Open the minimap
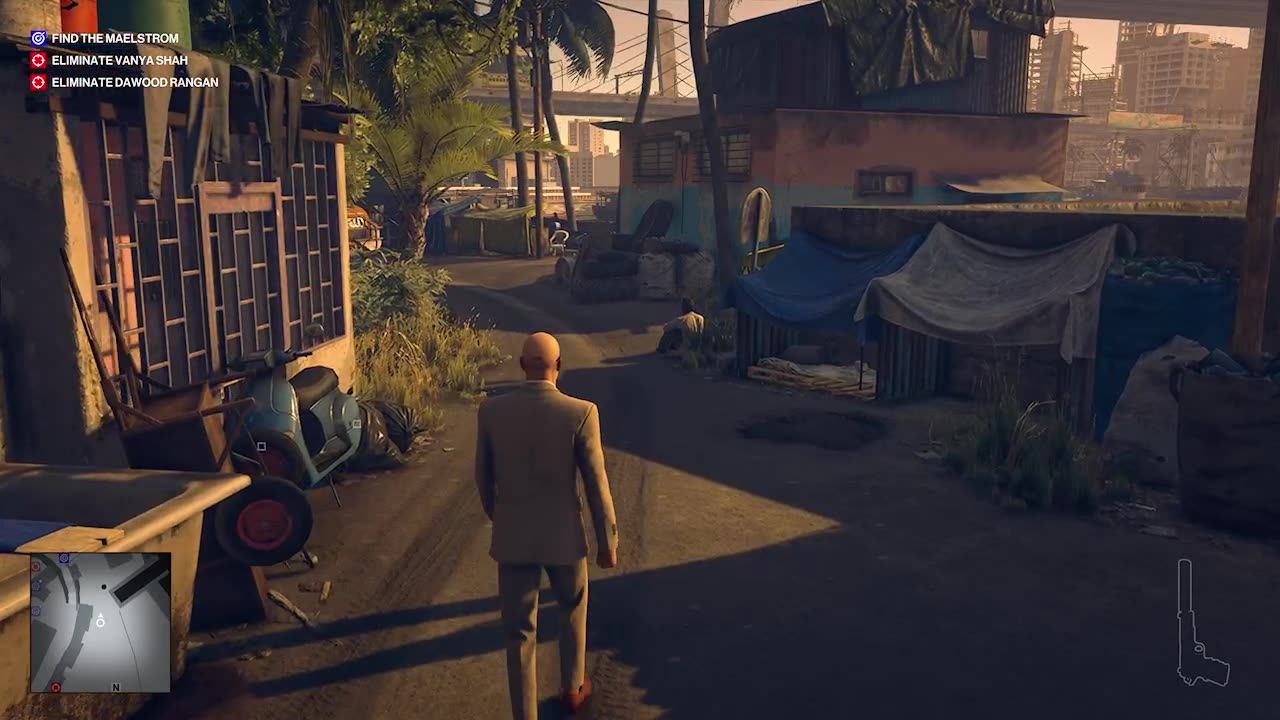The height and width of the screenshot is (720, 1280). tap(100, 622)
